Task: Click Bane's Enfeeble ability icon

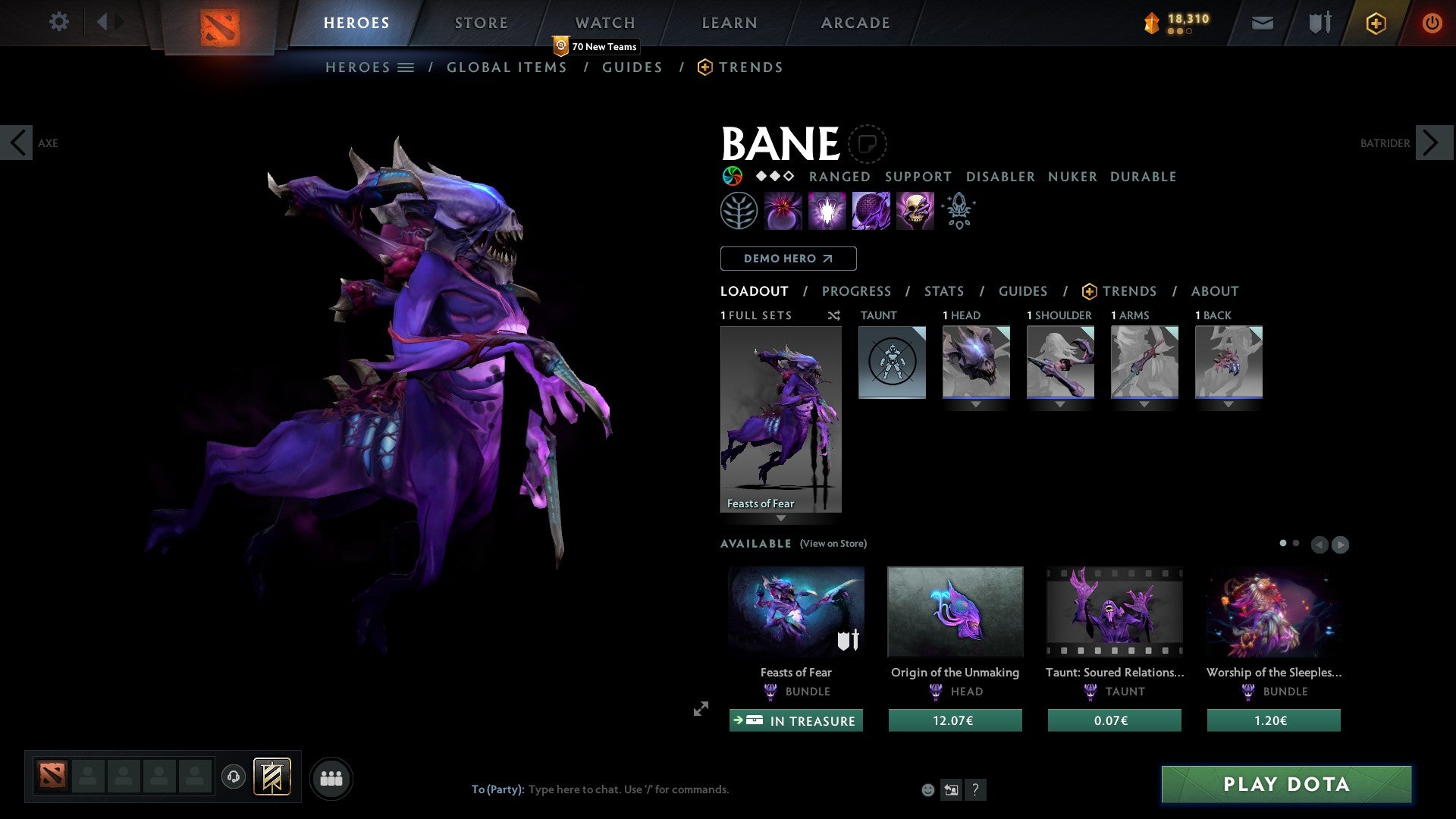Action: point(784,211)
